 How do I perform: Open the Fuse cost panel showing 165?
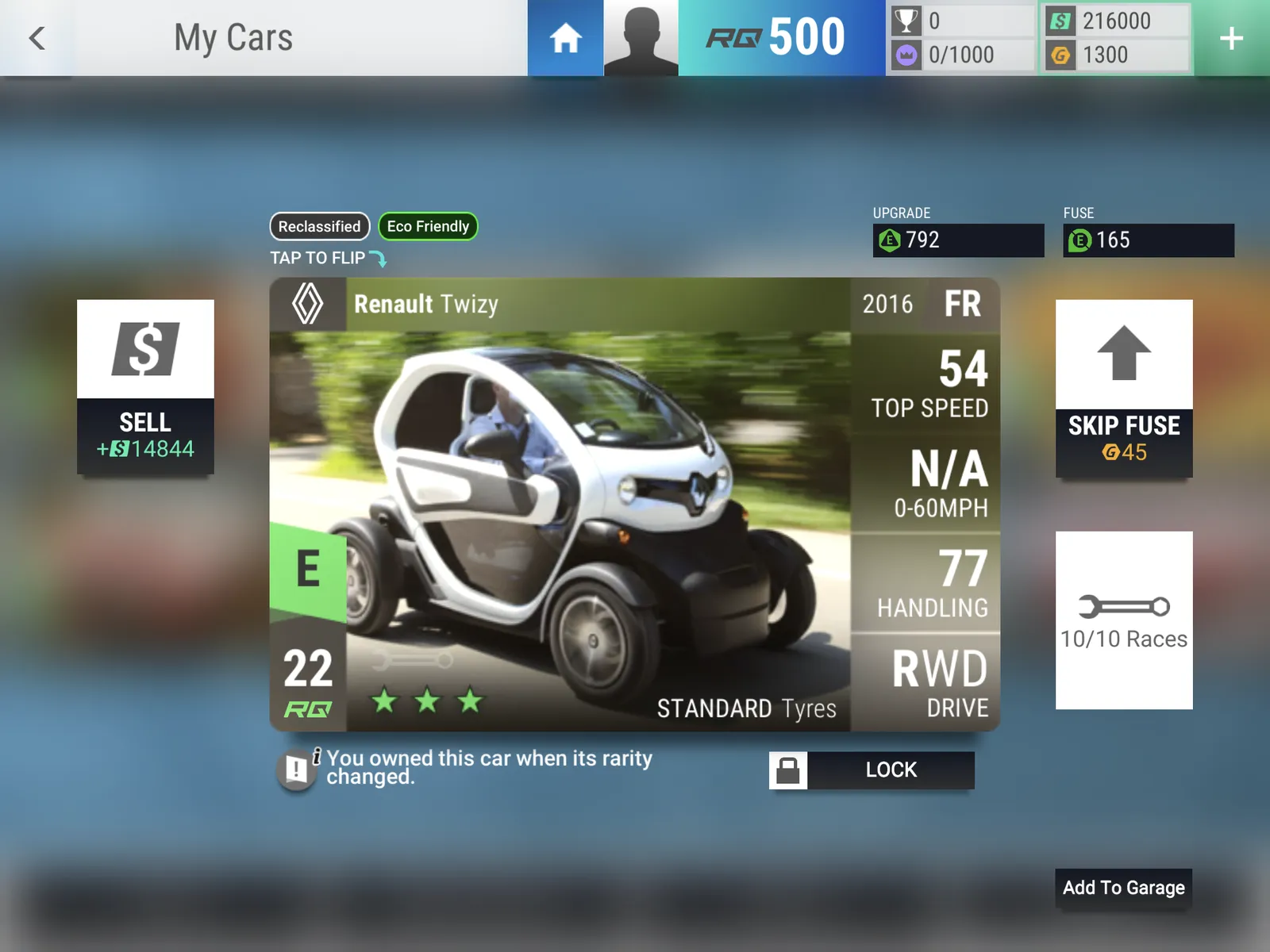[x=1148, y=240]
